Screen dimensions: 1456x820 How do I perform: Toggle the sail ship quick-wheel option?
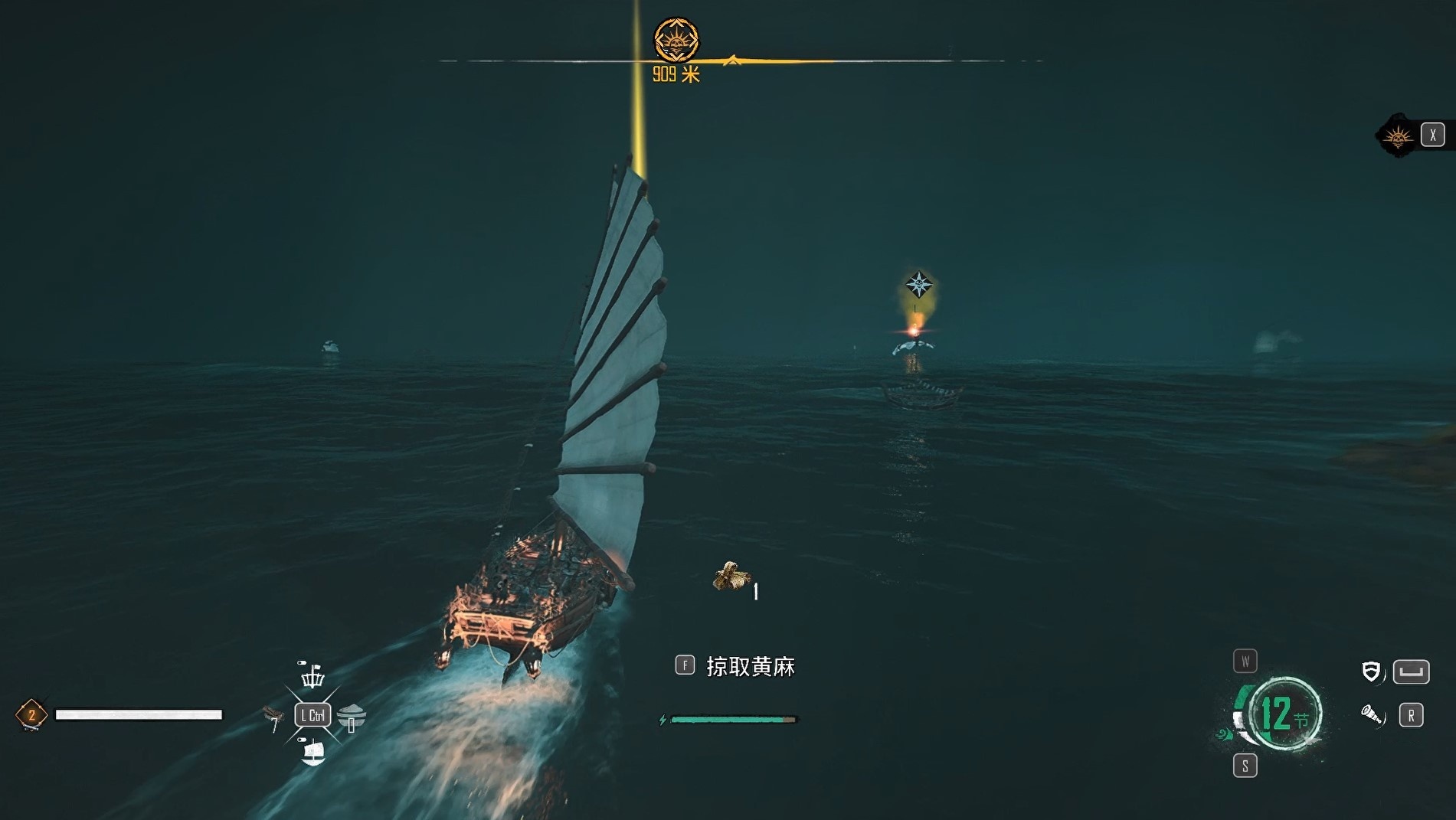point(312,753)
